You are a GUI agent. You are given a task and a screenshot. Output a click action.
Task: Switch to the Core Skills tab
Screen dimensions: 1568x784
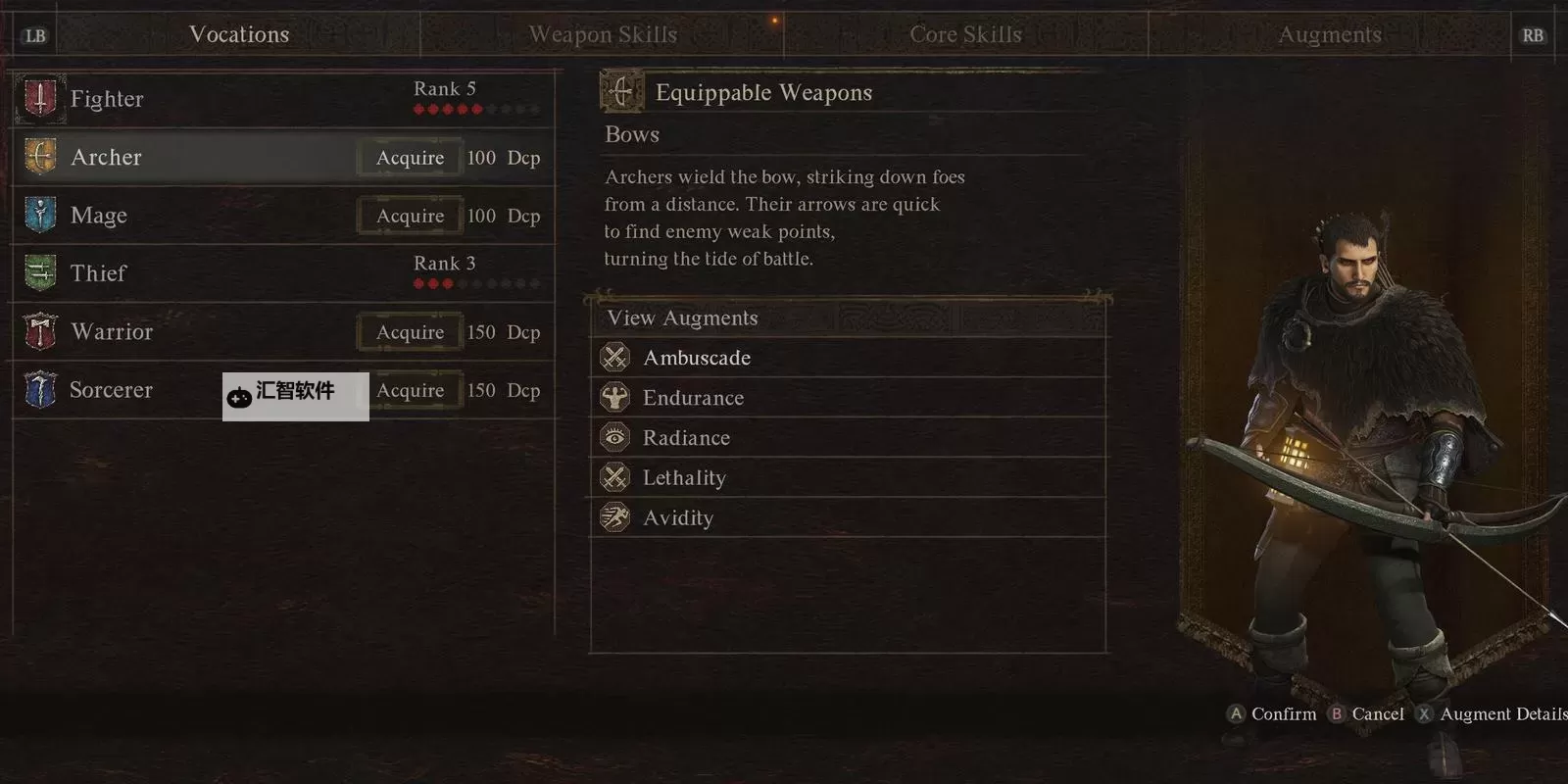click(965, 35)
